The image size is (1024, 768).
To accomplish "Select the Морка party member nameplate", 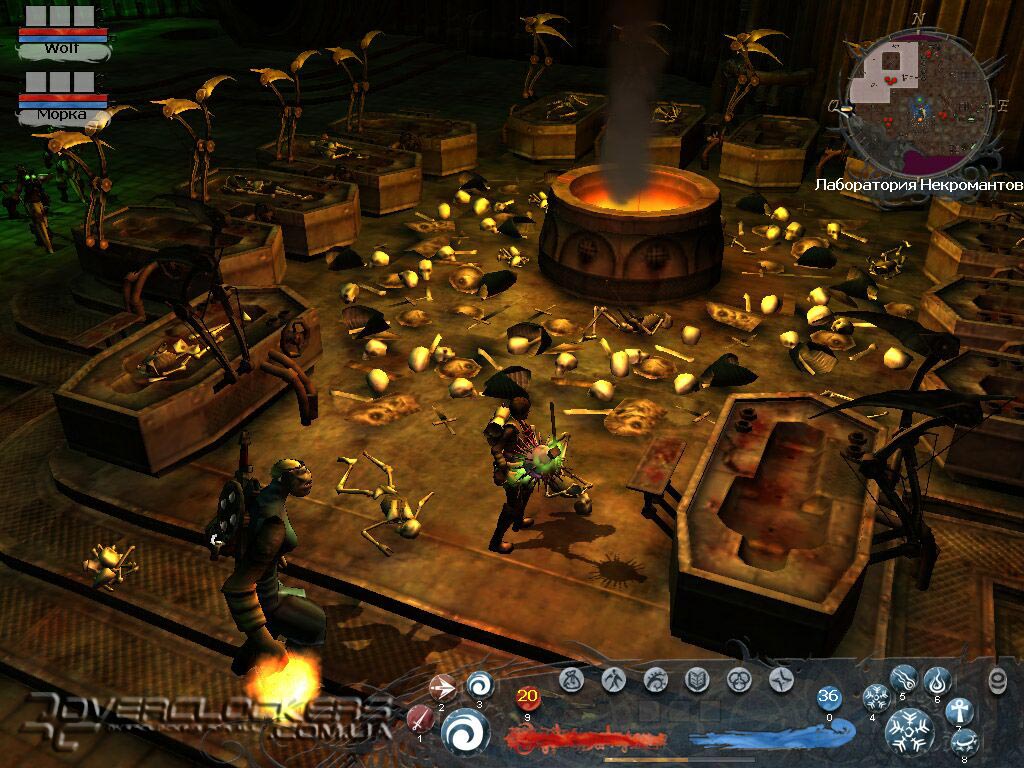I will 62,114.
